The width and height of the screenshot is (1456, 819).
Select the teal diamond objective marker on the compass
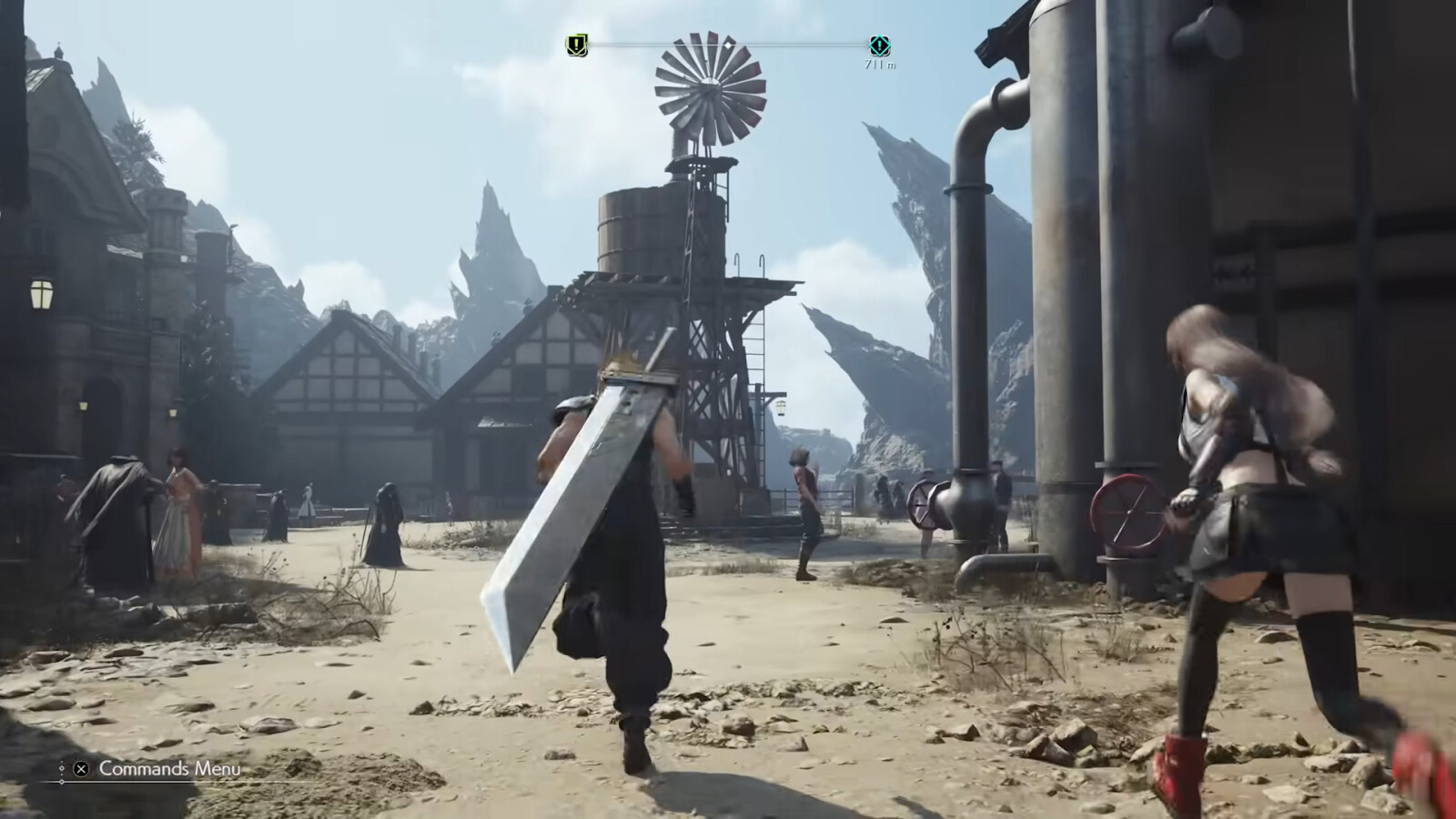click(879, 45)
